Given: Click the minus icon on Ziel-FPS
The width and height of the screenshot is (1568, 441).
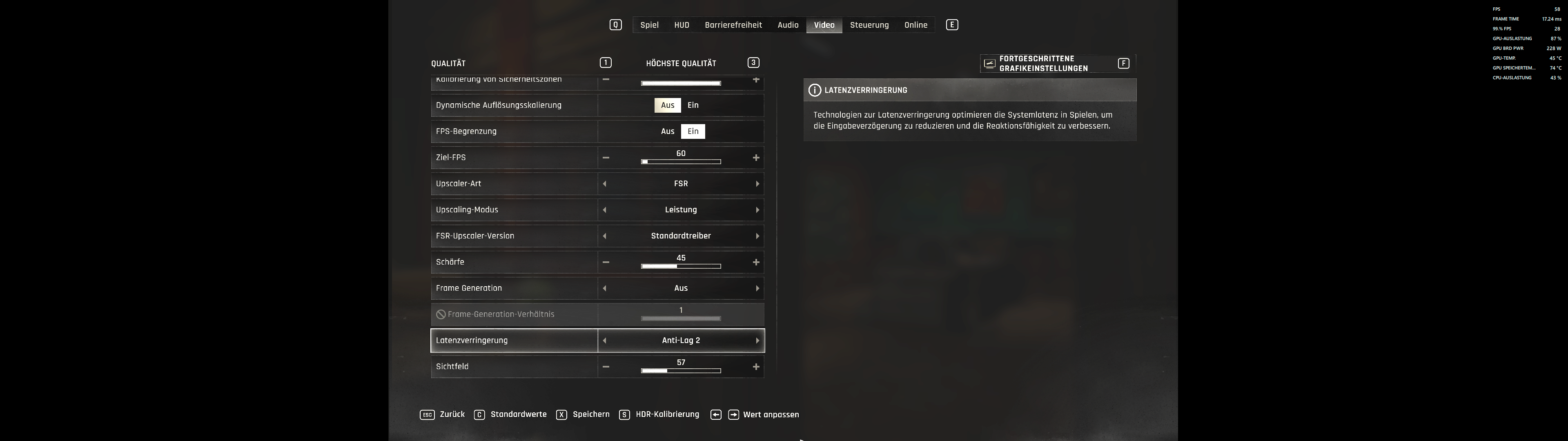Looking at the screenshot, I should pos(605,157).
